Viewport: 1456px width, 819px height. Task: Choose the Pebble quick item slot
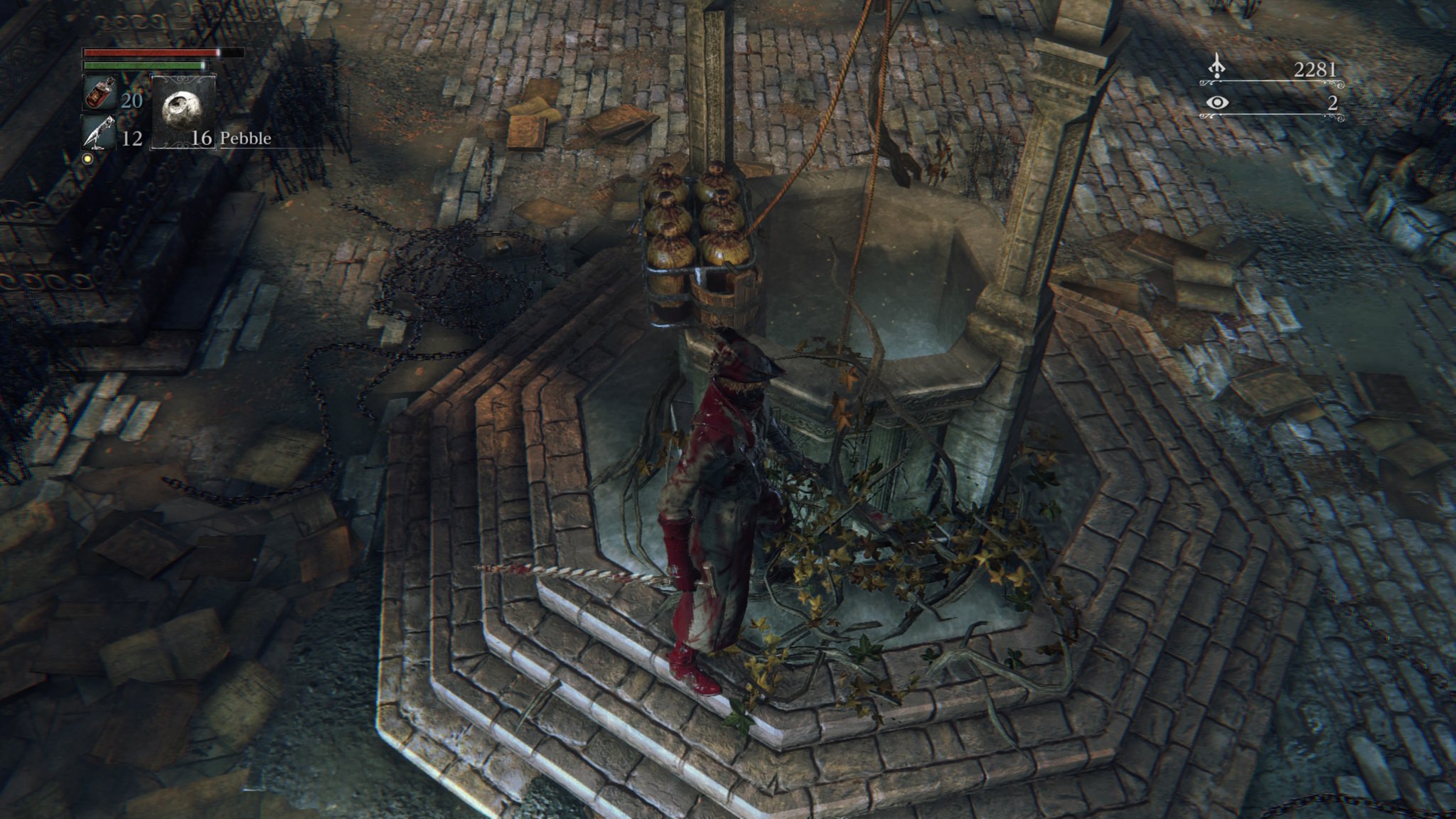click(183, 111)
